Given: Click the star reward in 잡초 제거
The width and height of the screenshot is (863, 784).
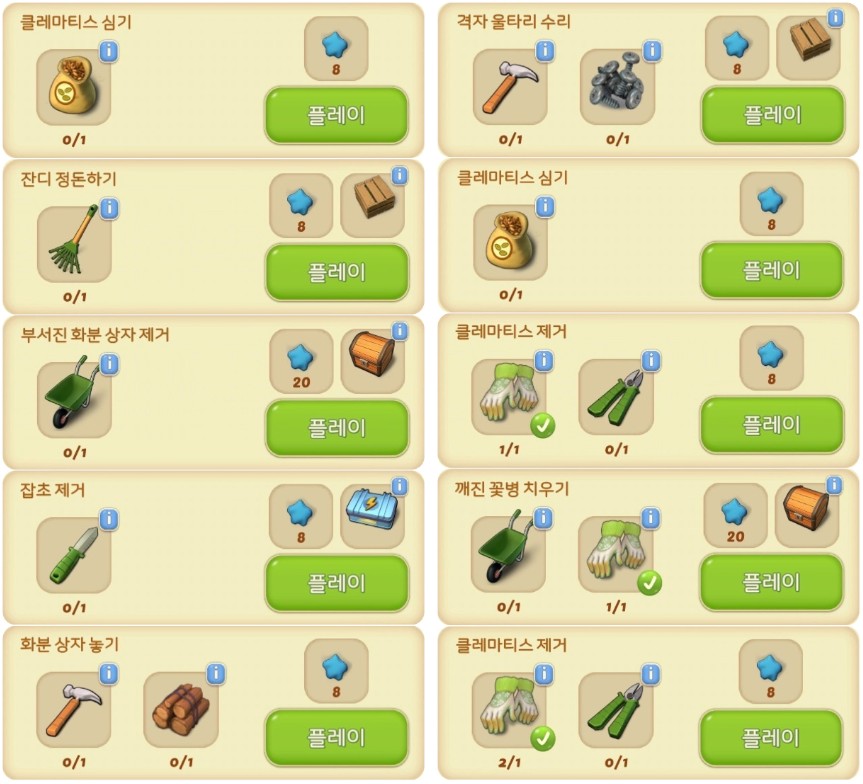Looking at the screenshot, I should [x=300, y=512].
